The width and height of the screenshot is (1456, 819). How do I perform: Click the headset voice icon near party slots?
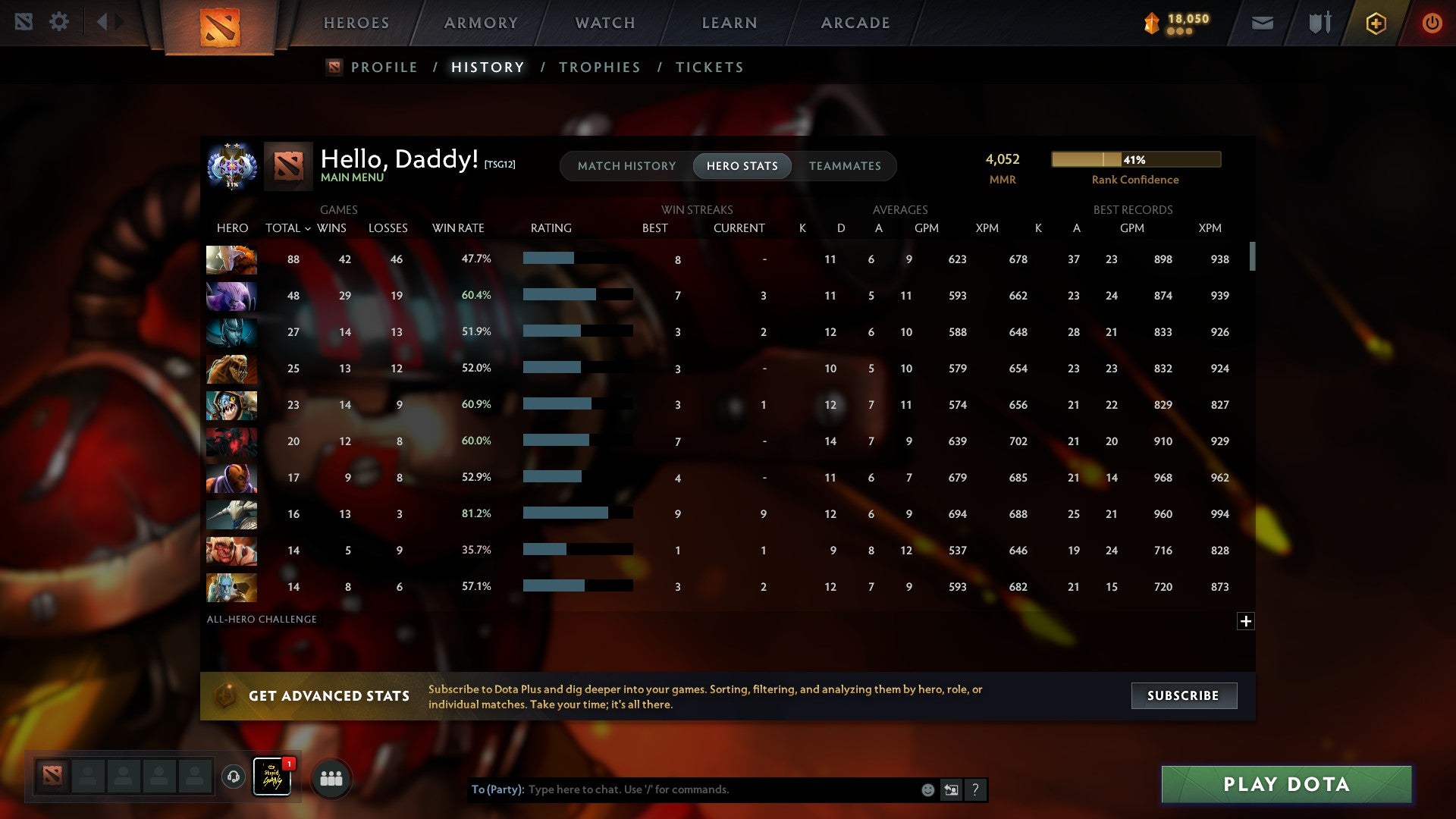(233, 777)
